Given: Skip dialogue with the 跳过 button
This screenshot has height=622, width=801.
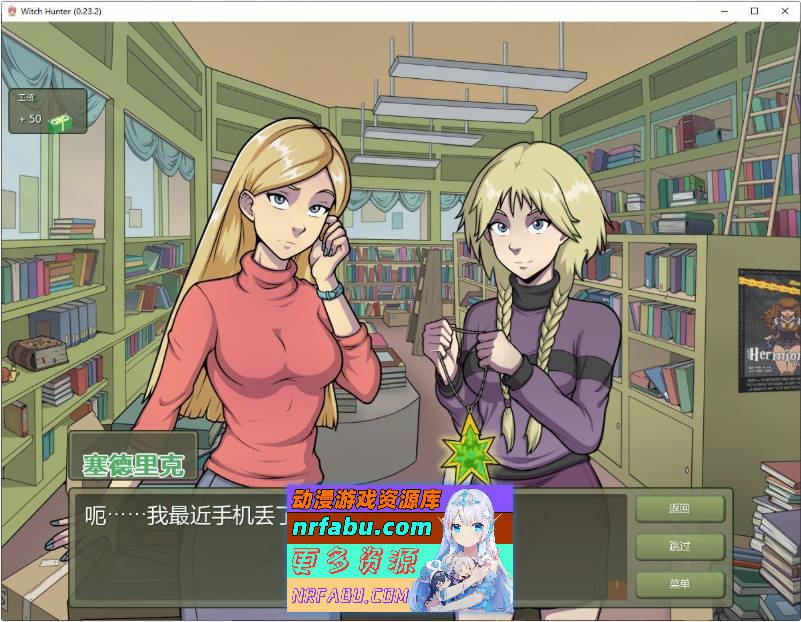Looking at the screenshot, I should (x=679, y=546).
